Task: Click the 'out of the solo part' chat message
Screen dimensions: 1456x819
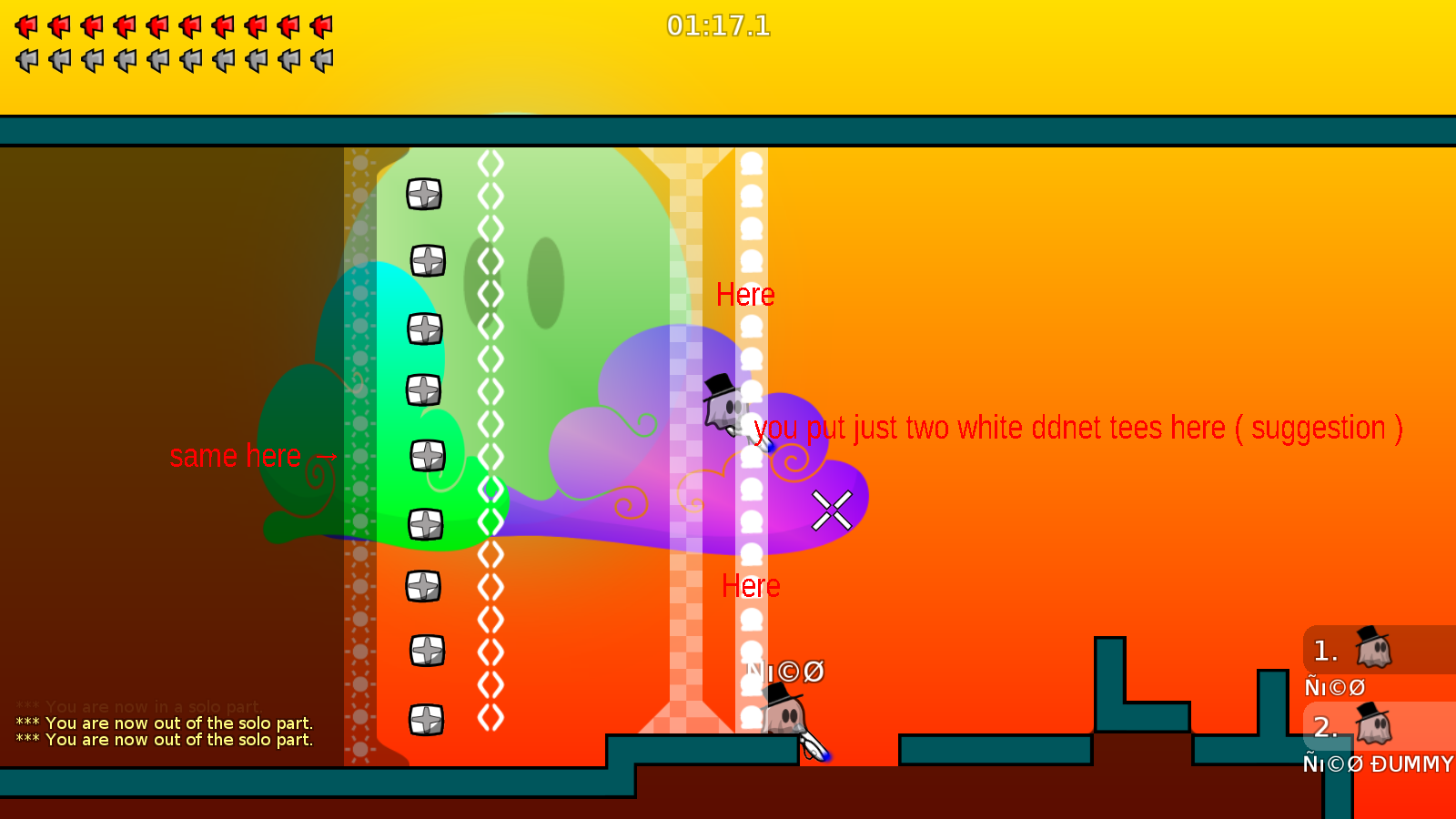Action: tap(164, 723)
